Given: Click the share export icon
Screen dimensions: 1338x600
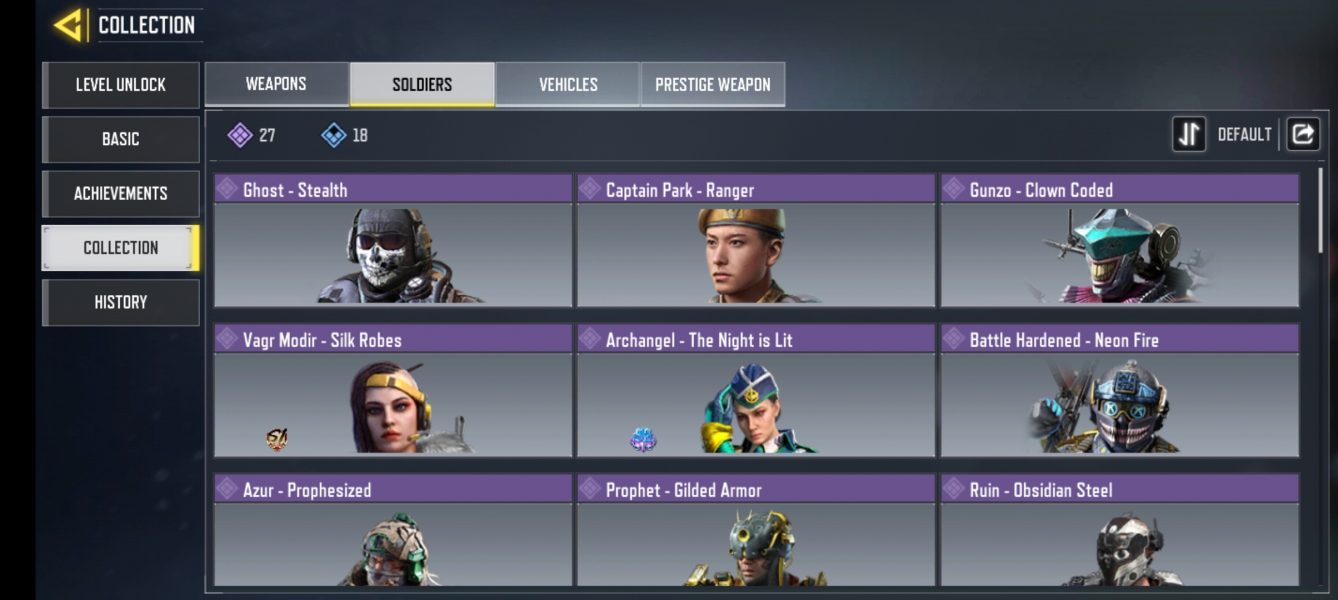Looking at the screenshot, I should coord(1303,134).
